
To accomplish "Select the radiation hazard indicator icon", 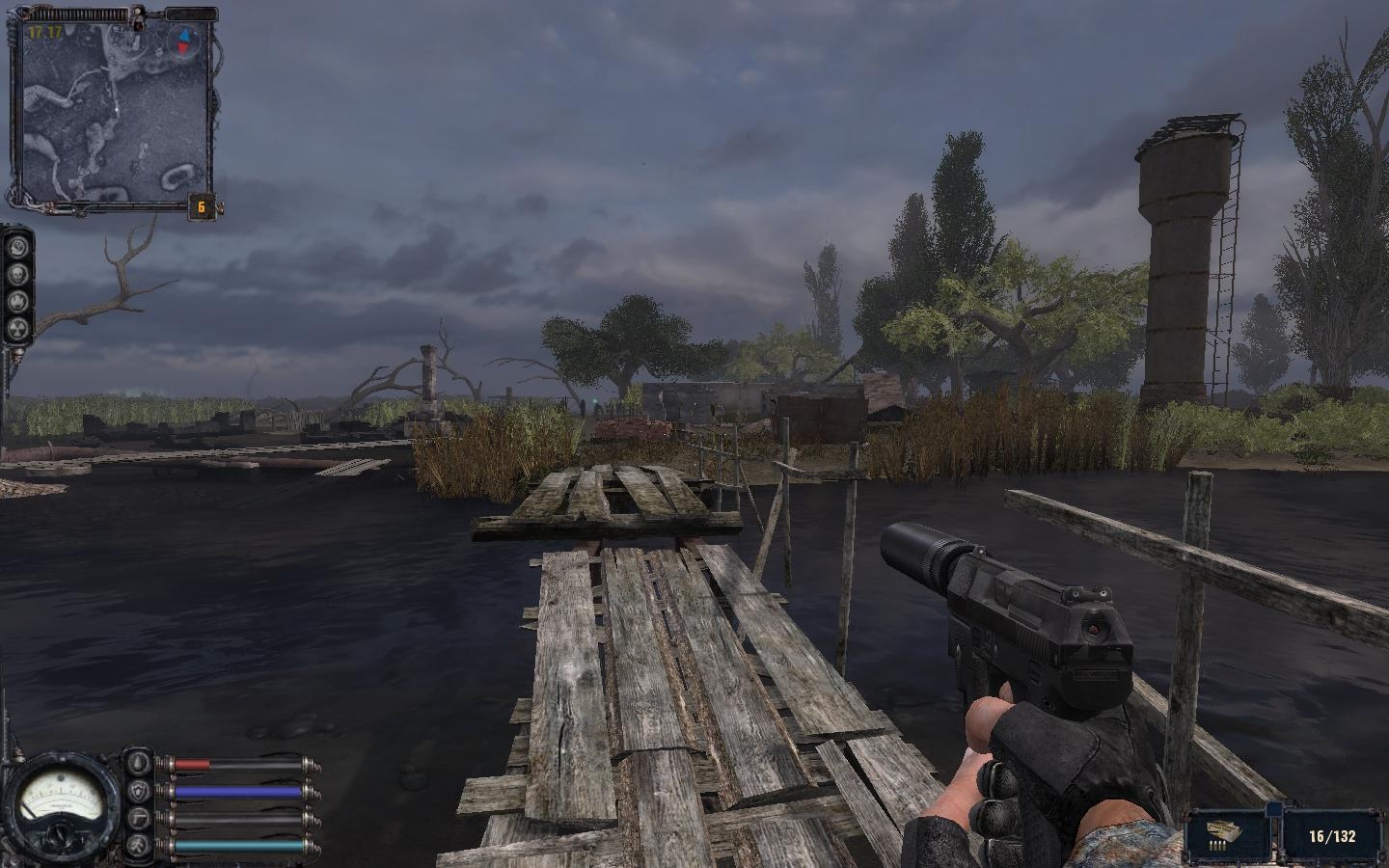I will tap(16, 329).
